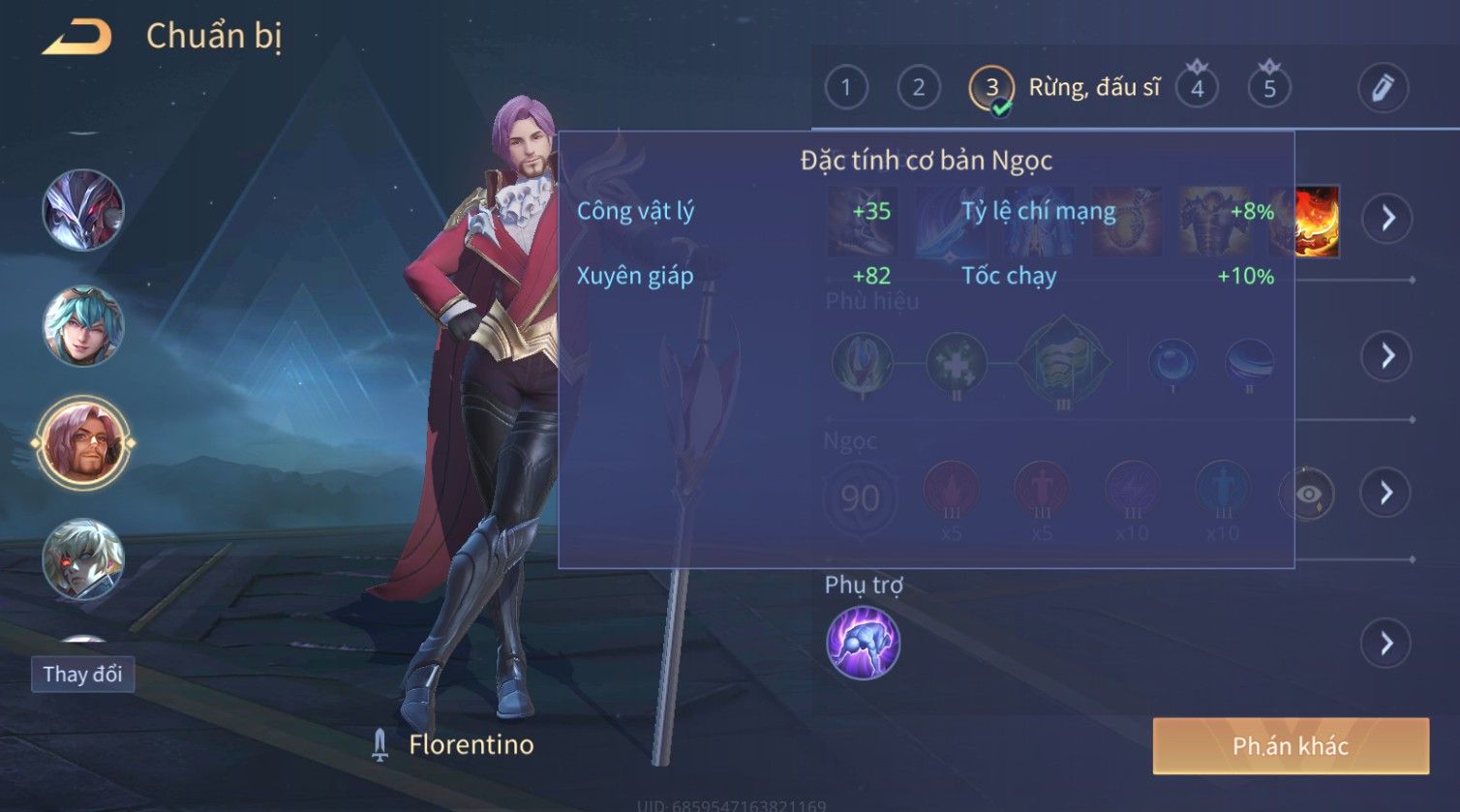
Task: Click the Thay đổi button
Action: [x=82, y=674]
